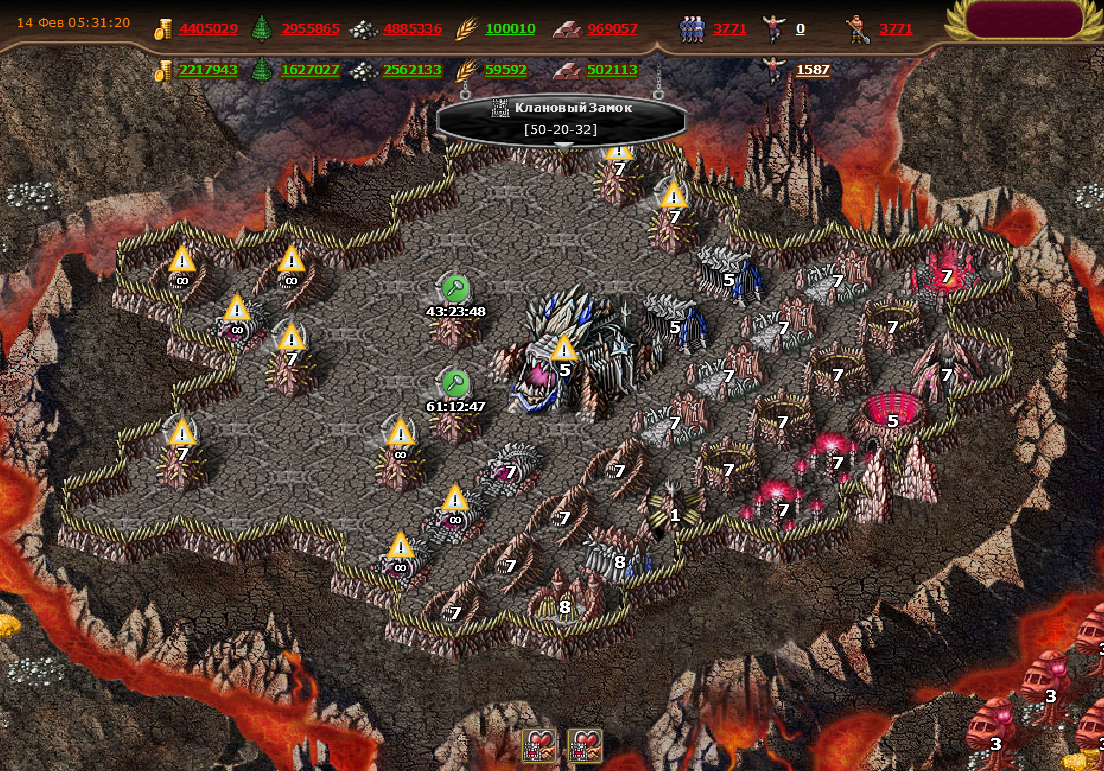
Task: Click the shovel worker count 3771
Action: pyautogui.click(x=896, y=29)
